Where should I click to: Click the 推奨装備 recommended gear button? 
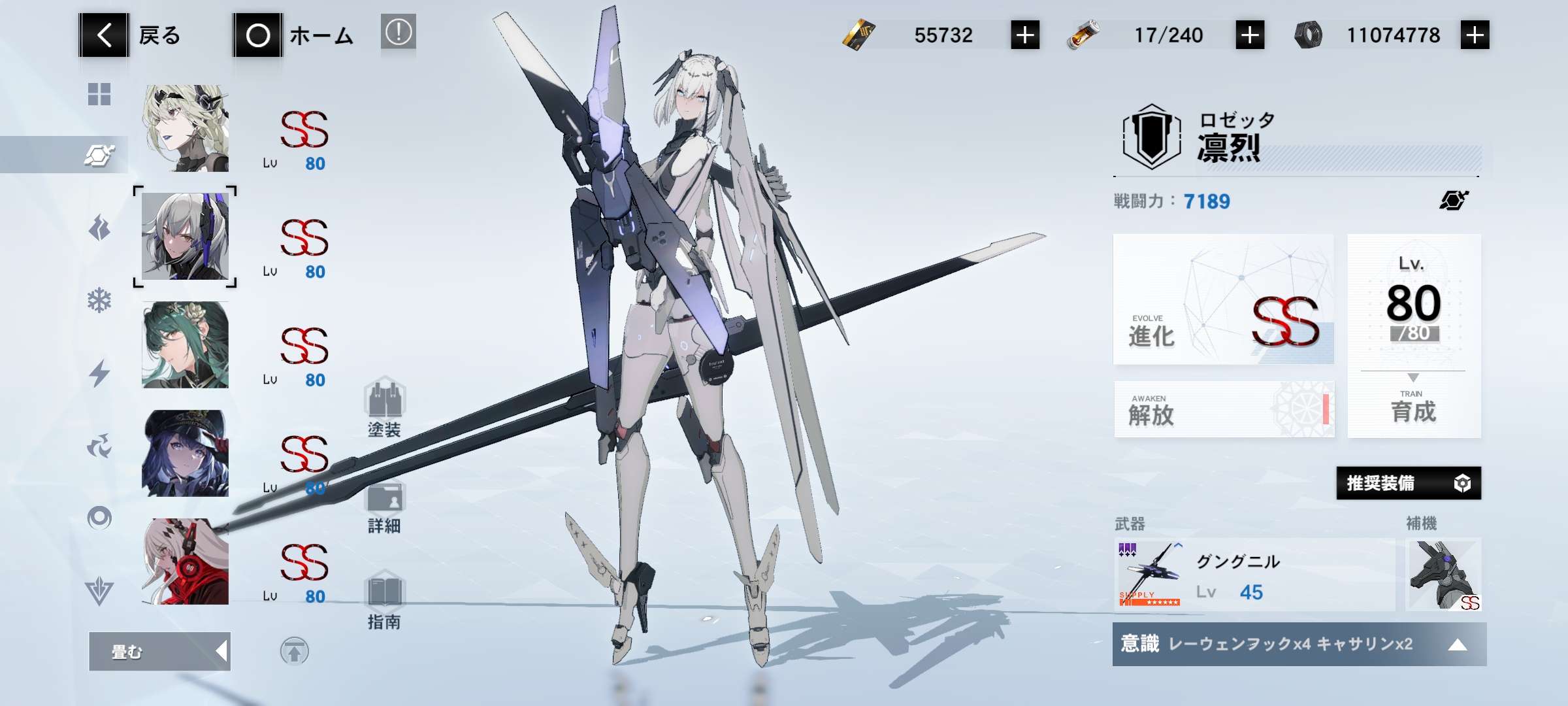point(1408,483)
